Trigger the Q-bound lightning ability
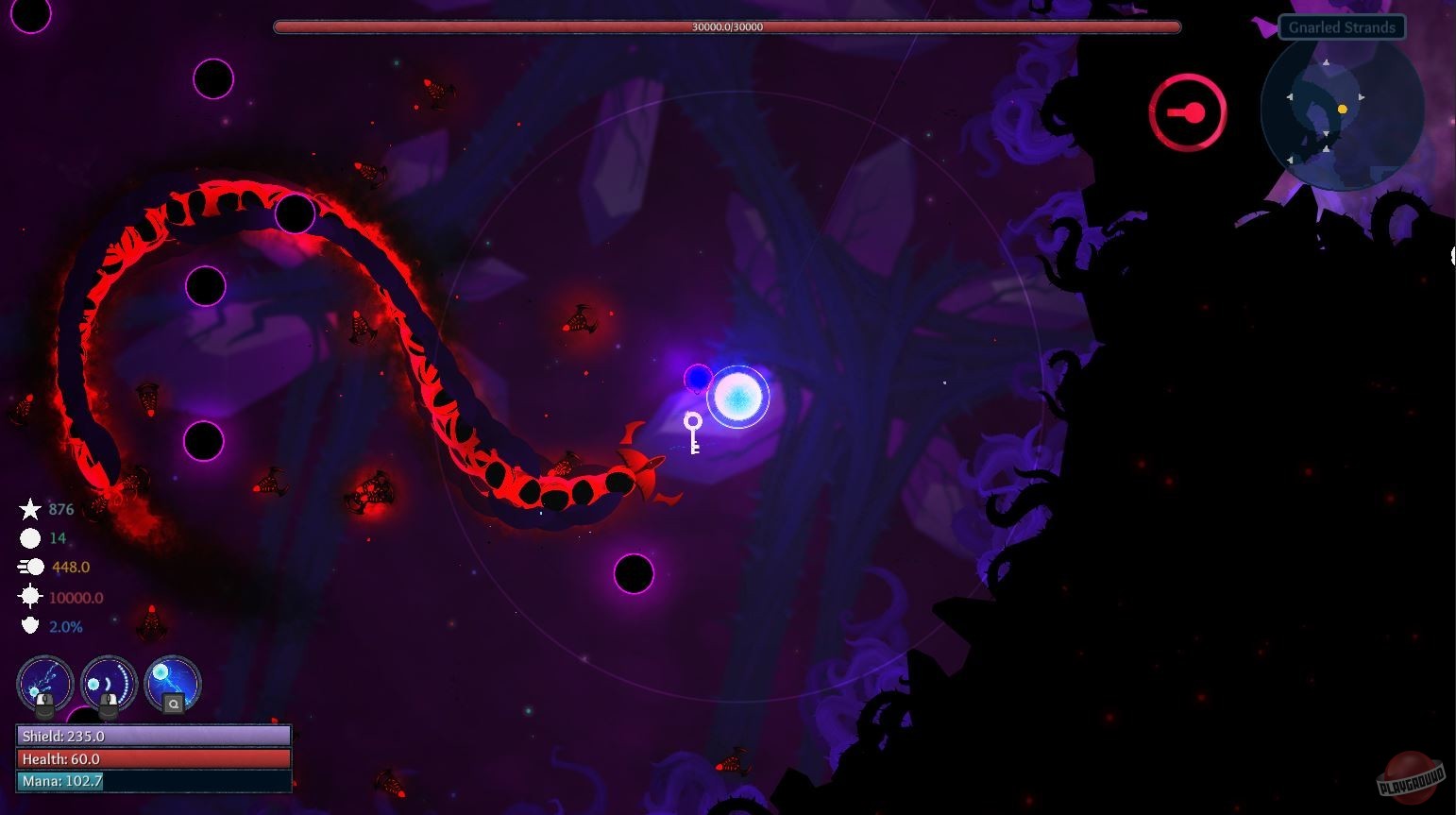The height and width of the screenshot is (815, 1456). [171, 685]
